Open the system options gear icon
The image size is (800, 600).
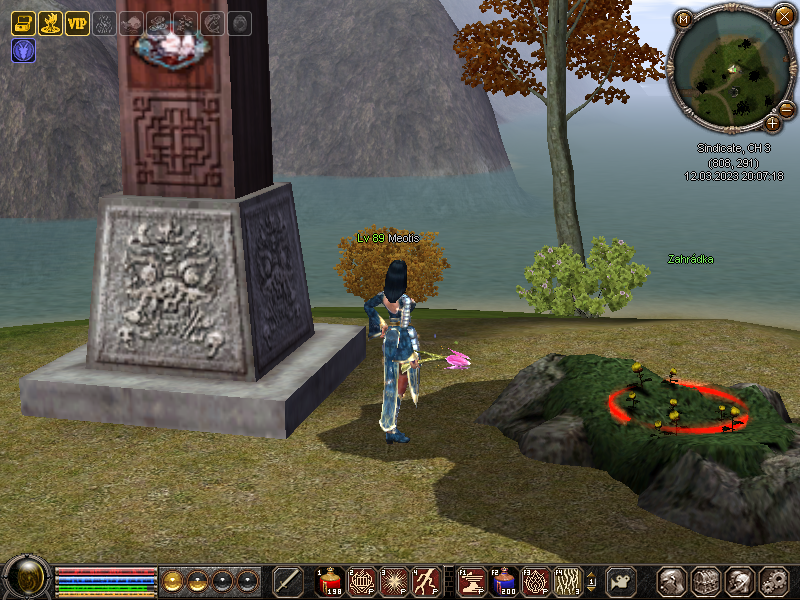click(773, 581)
